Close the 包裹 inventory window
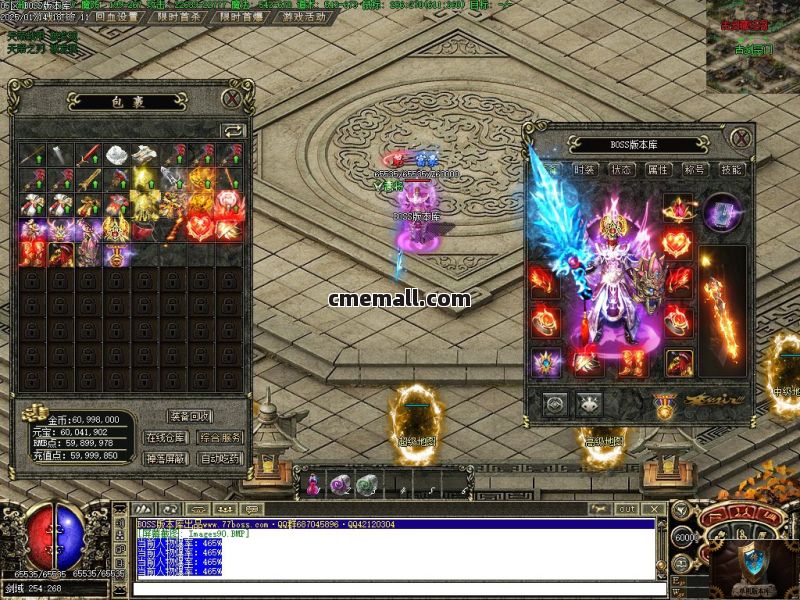800x600 pixels. click(x=232, y=98)
